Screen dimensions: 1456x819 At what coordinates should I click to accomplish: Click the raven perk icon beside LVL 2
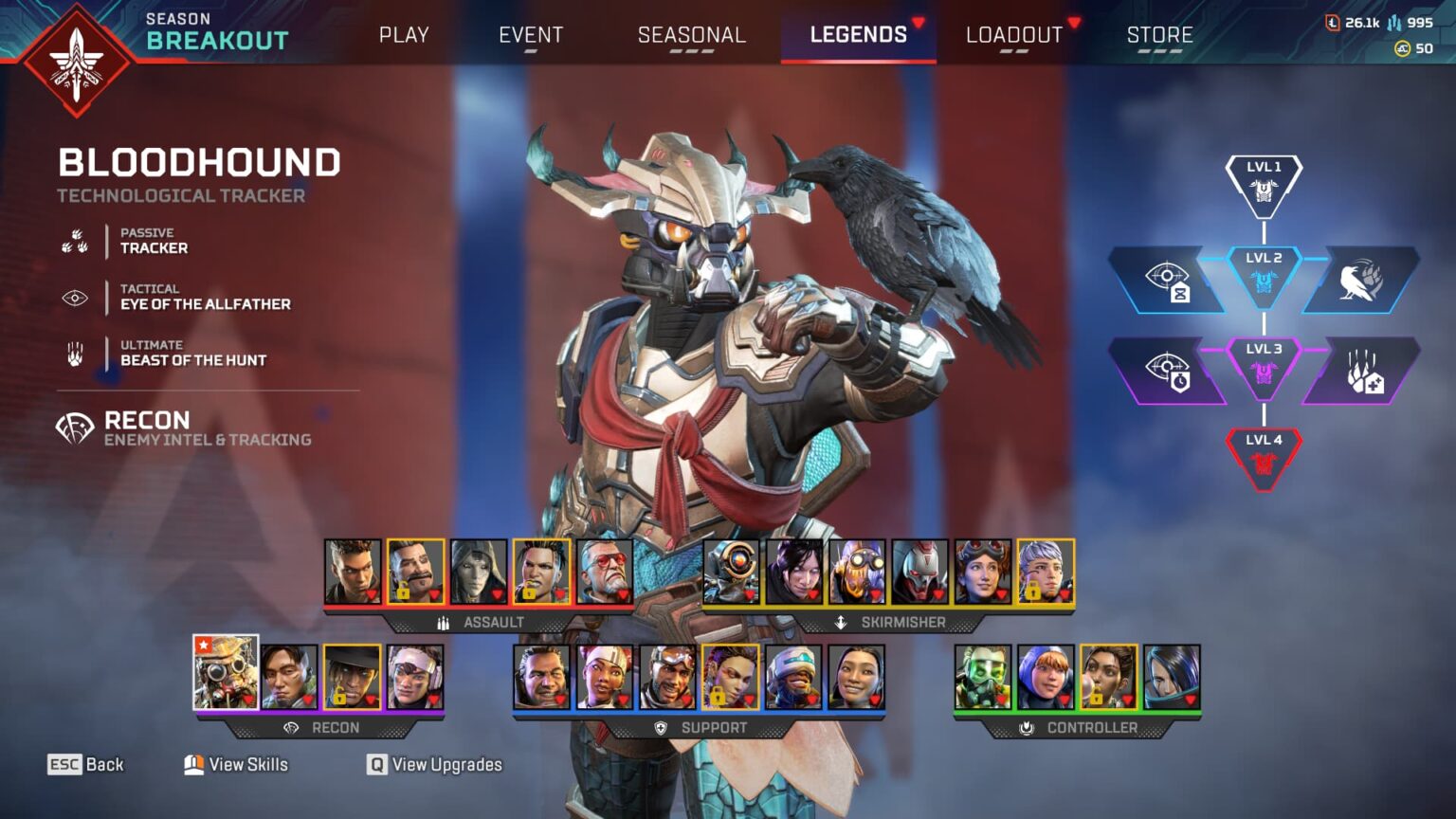click(x=1358, y=280)
